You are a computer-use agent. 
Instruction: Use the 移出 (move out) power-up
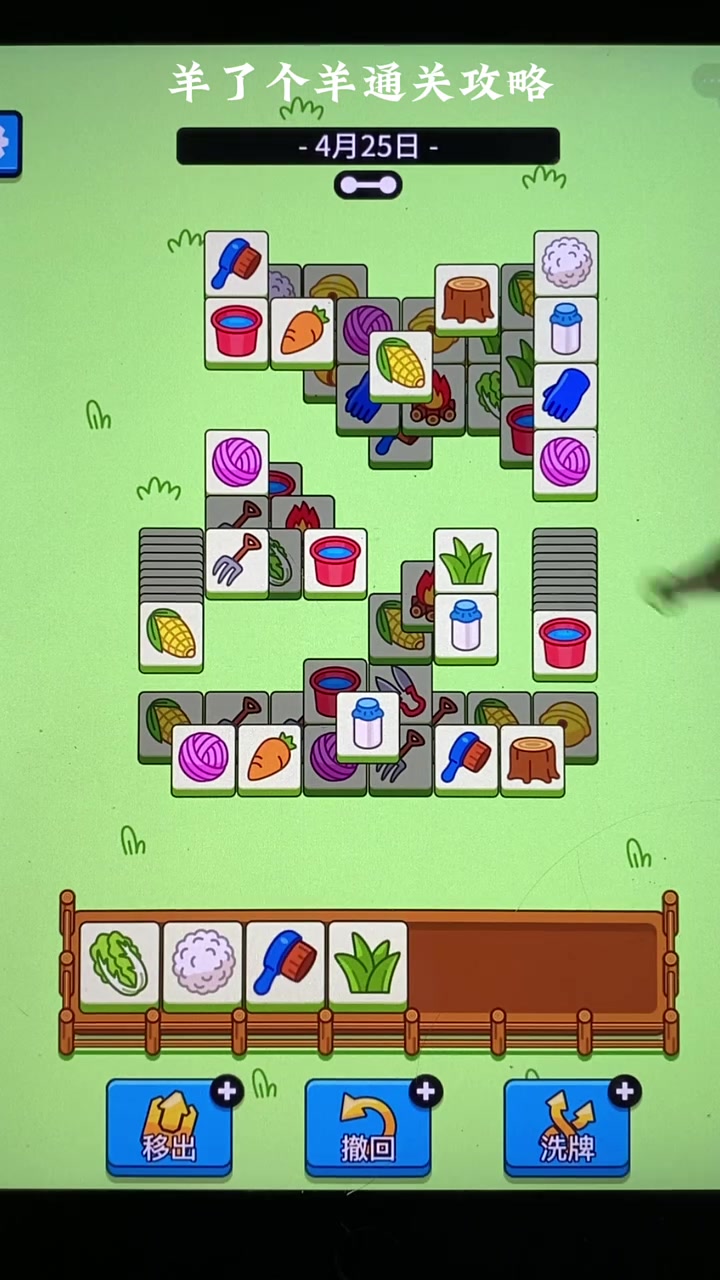[x=169, y=1128]
